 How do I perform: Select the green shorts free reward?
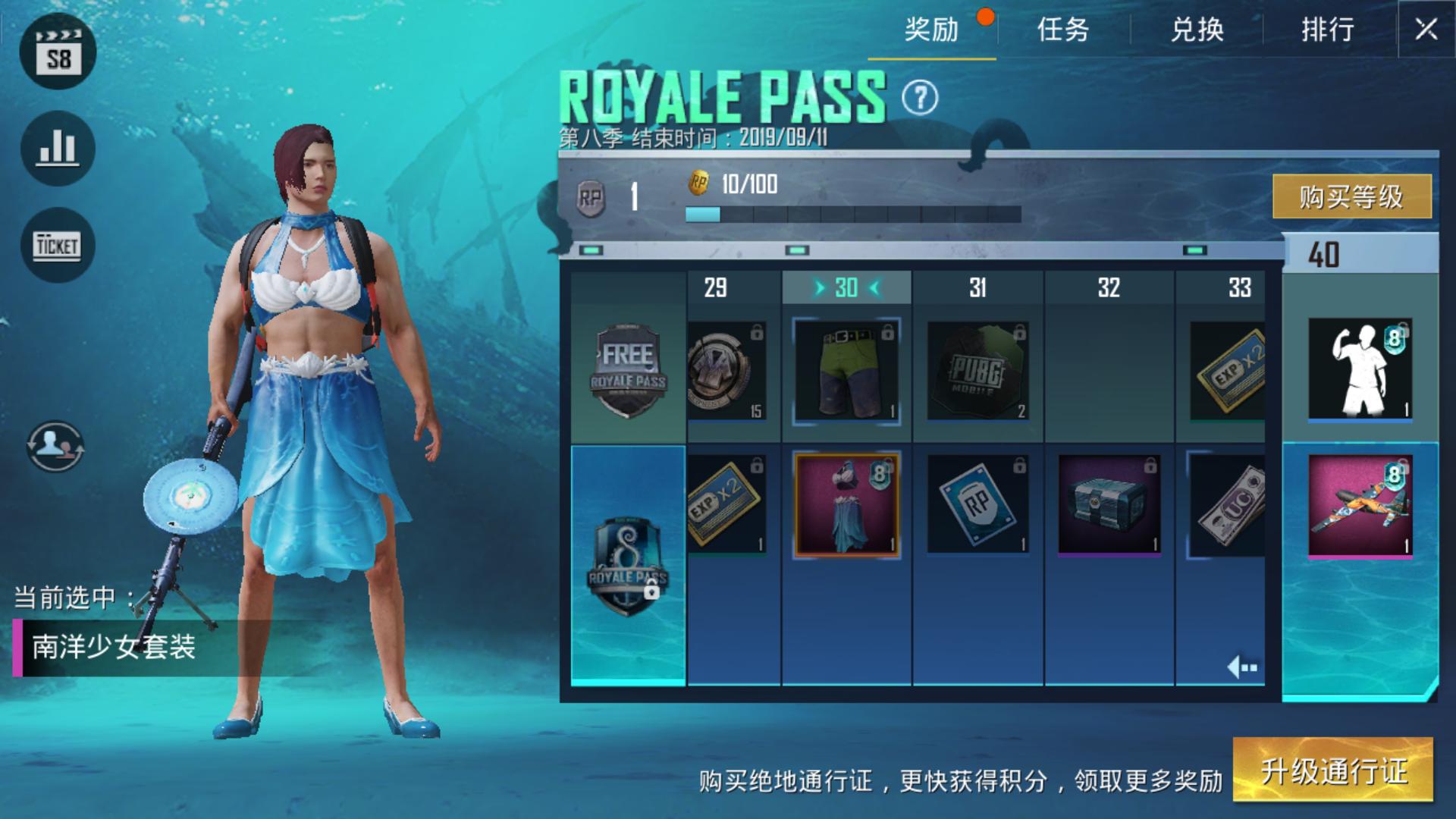point(846,371)
